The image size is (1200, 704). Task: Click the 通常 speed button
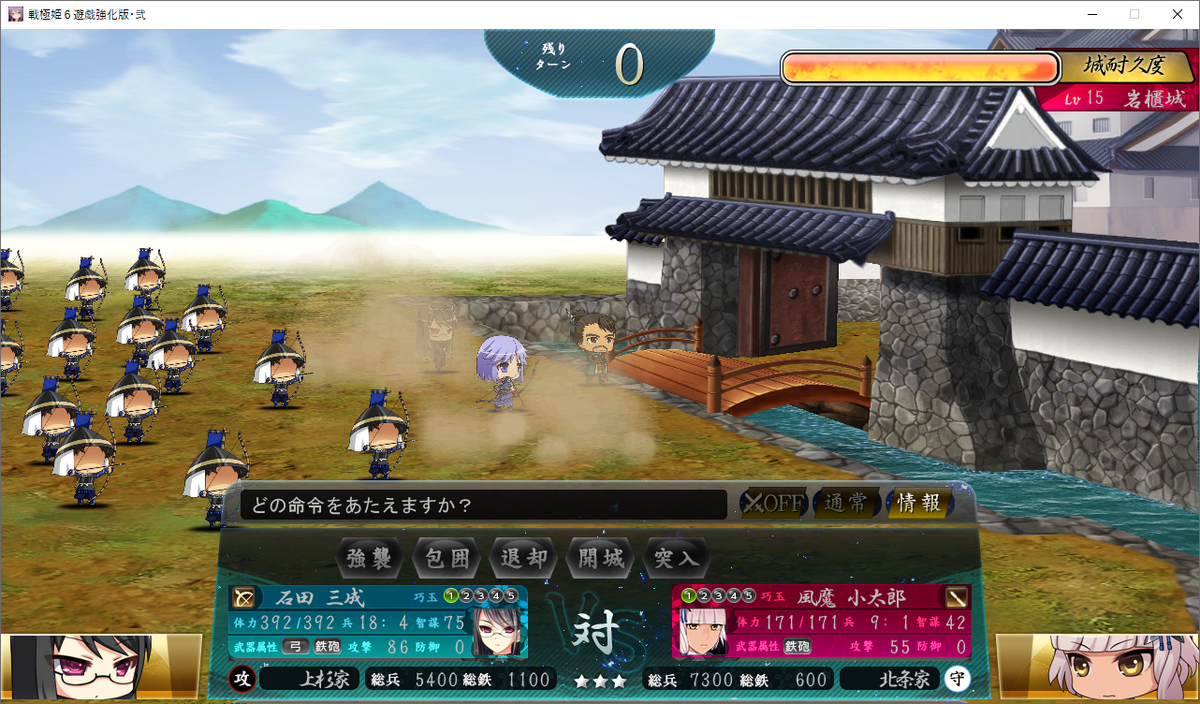[846, 503]
